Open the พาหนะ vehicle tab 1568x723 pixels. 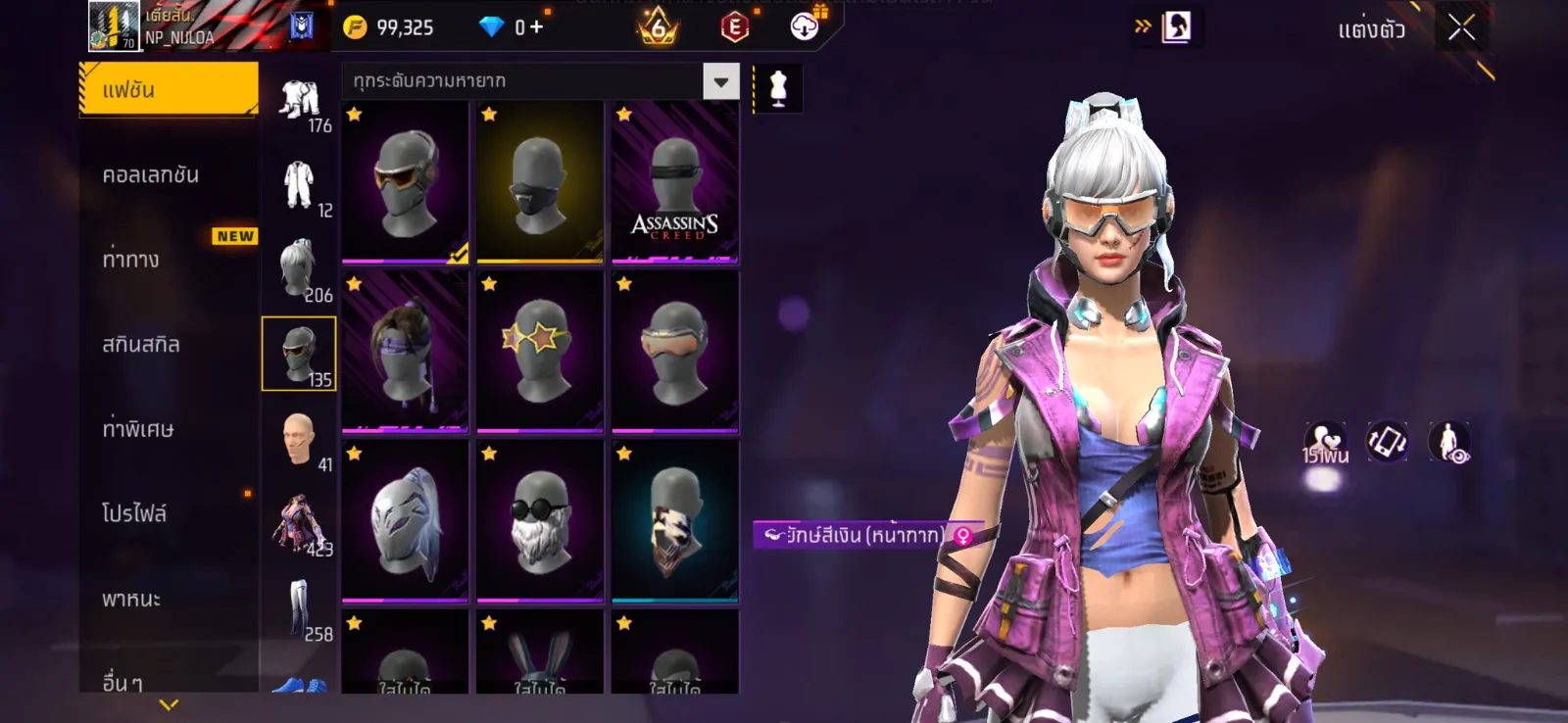click(x=131, y=599)
